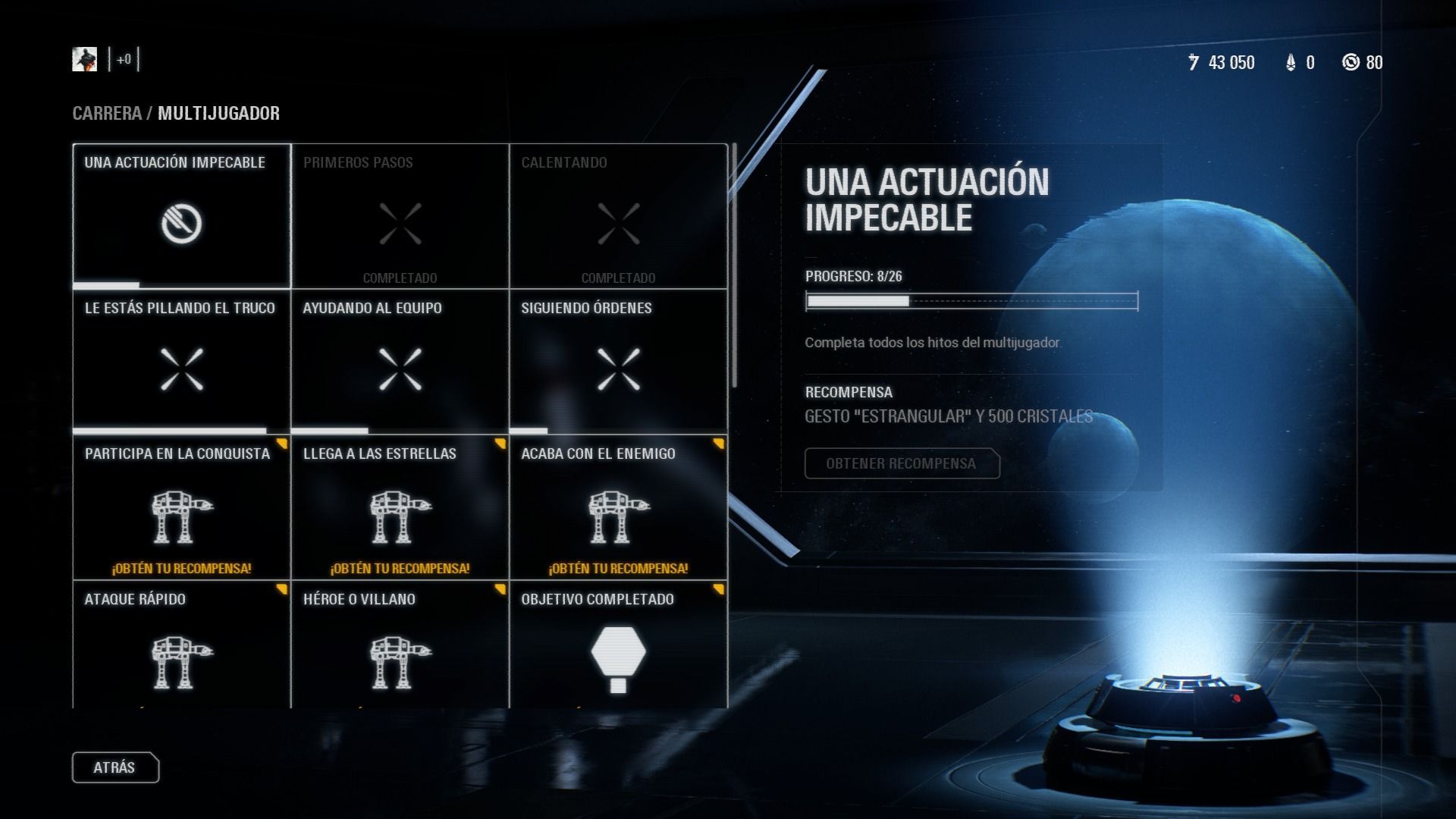Select the Ayudando Al Equipo milestone
The image size is (1456, 819).
400,362
